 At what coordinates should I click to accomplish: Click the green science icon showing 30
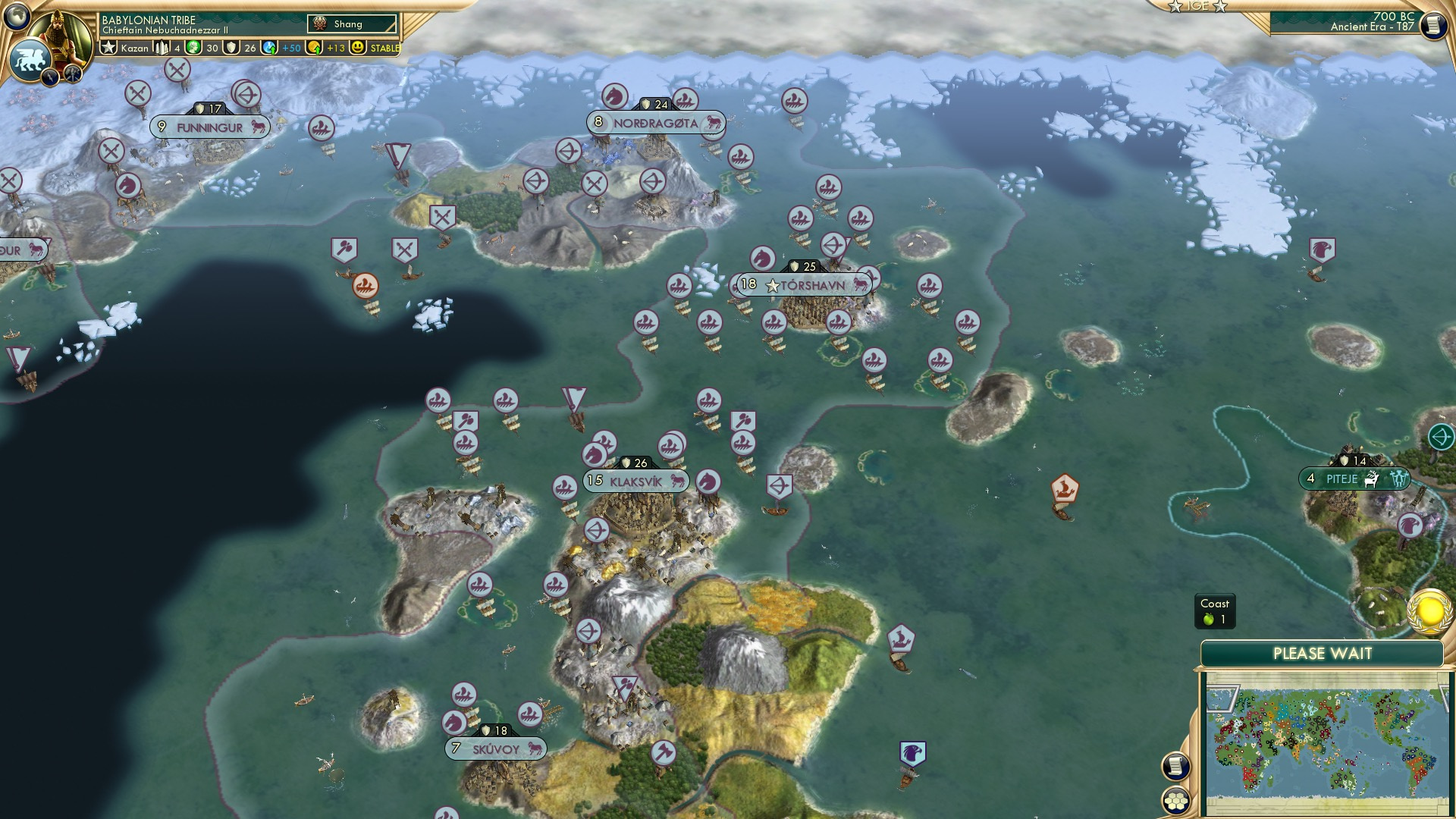coord(195,47)
